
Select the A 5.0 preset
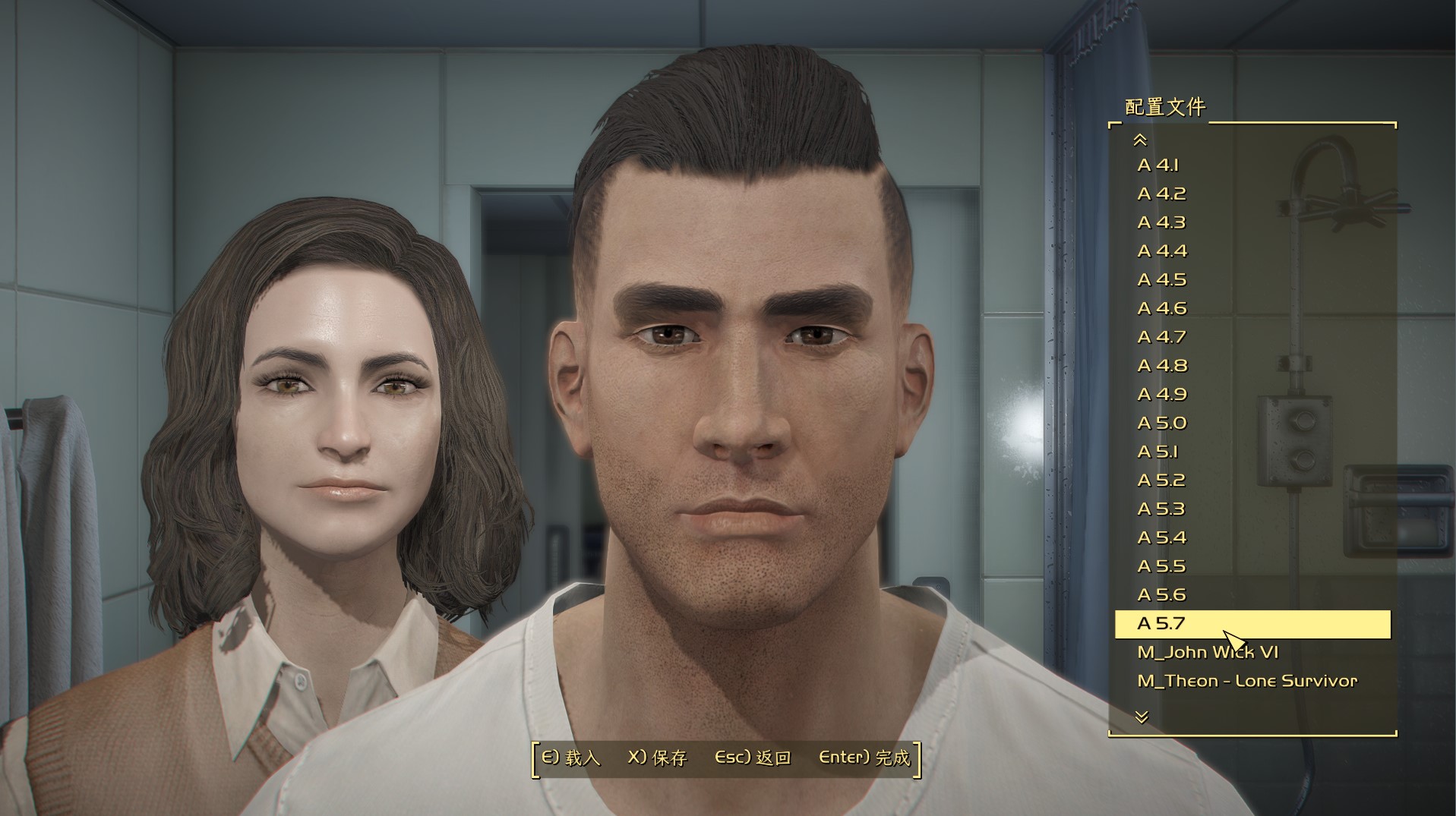tap(1161, 423)
